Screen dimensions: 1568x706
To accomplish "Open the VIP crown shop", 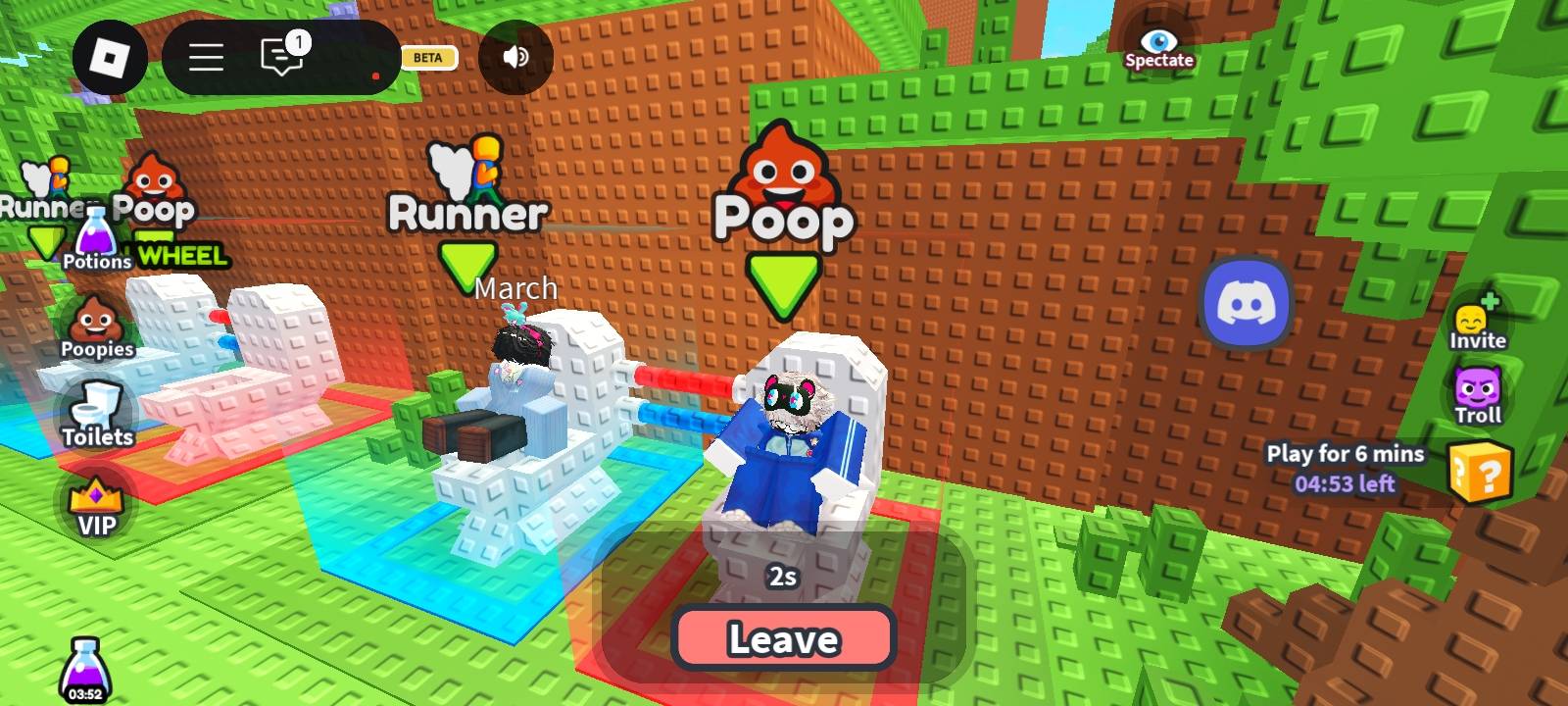I will pyautogui.click(x=96, y=506).
